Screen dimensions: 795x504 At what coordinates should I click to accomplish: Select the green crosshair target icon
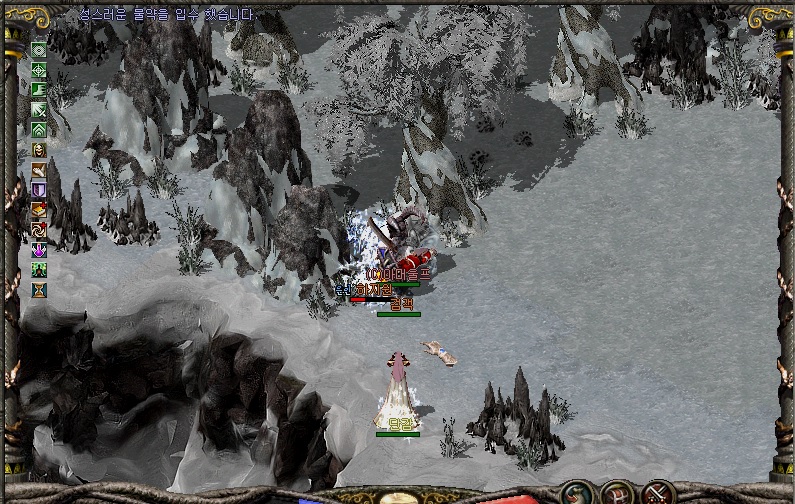[39, 70]
